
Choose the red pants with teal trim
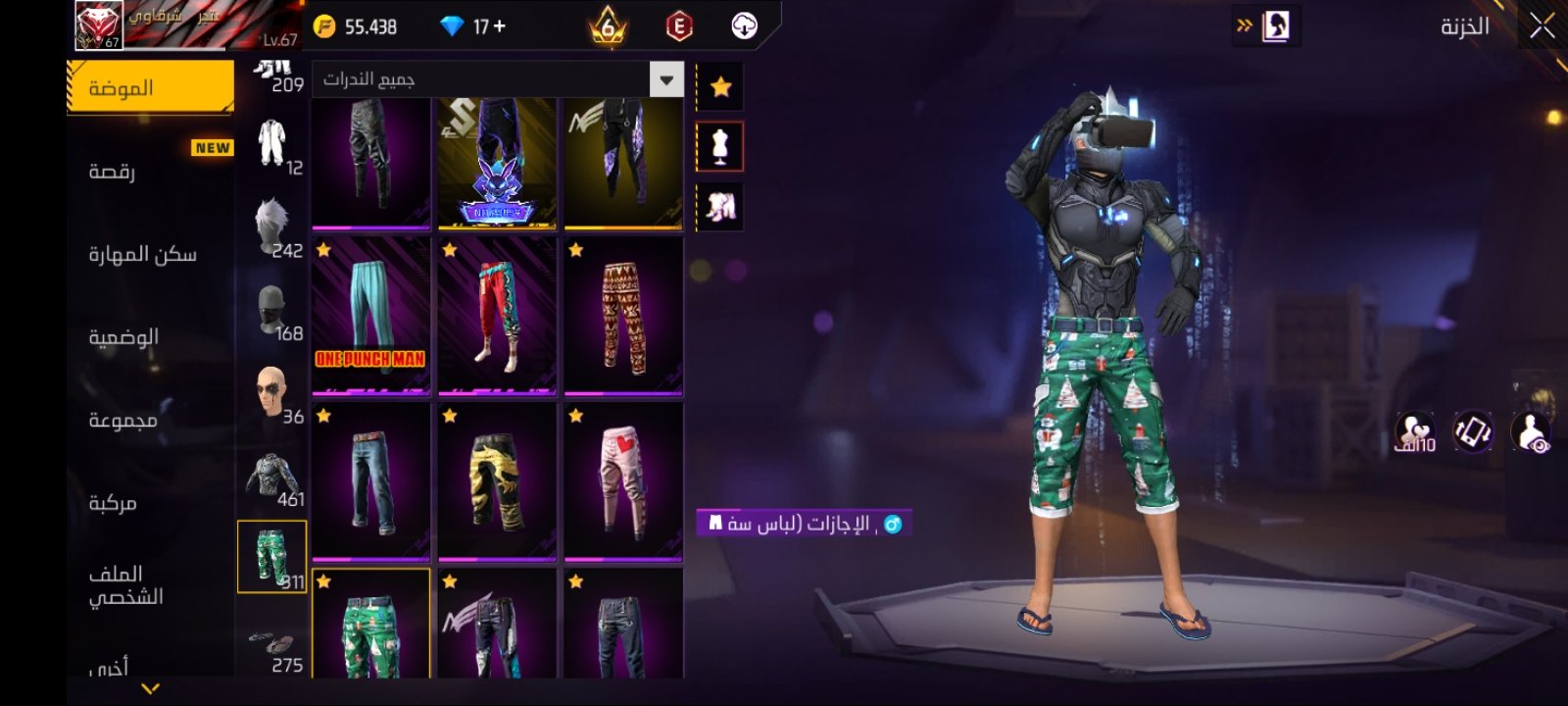point(497,316)
